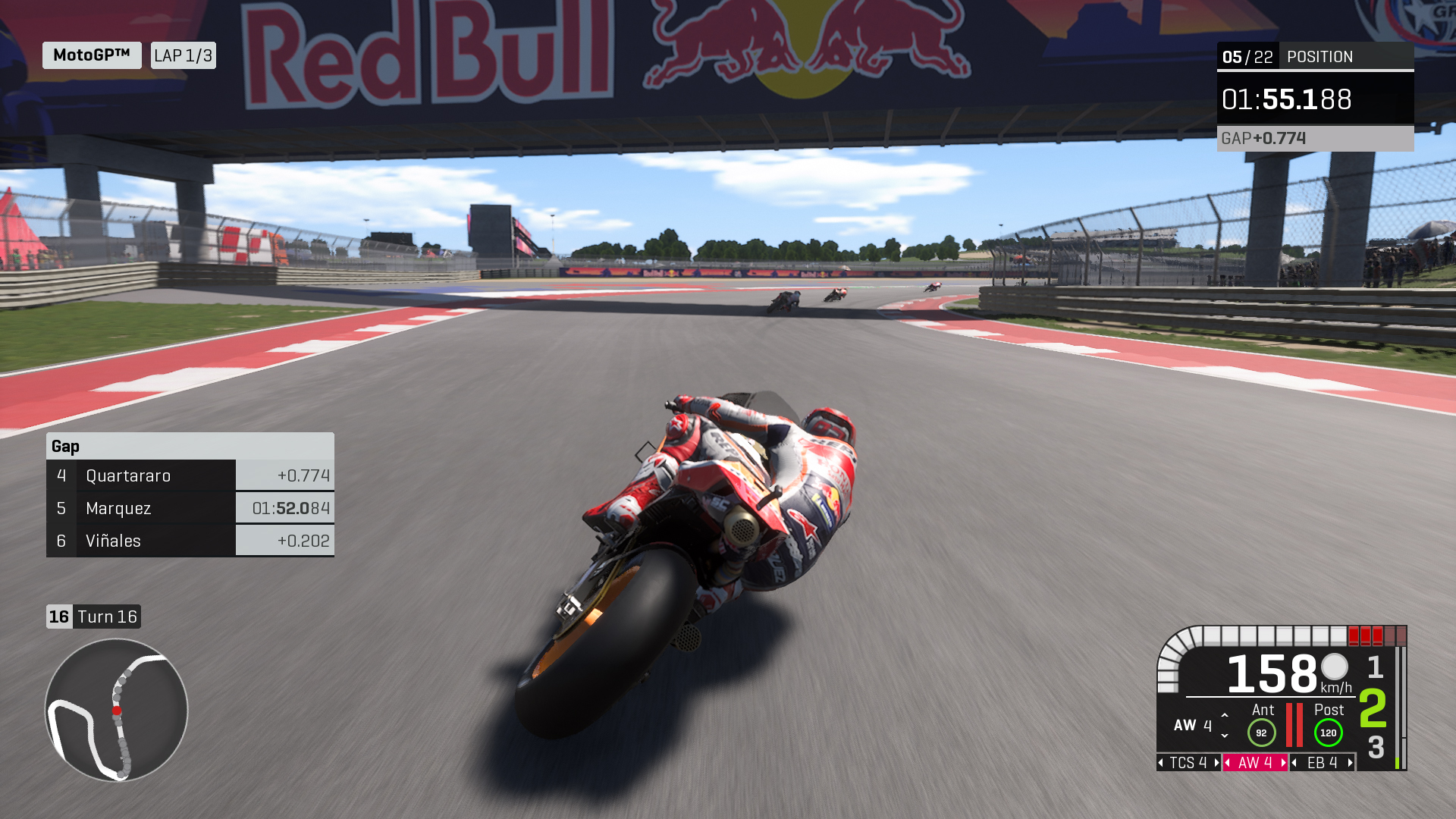The width and height of the screenshot is (1456, 819).
Task: Click the Ant brake temperature gauge showing 92
Action: [x=1262, y=733]
